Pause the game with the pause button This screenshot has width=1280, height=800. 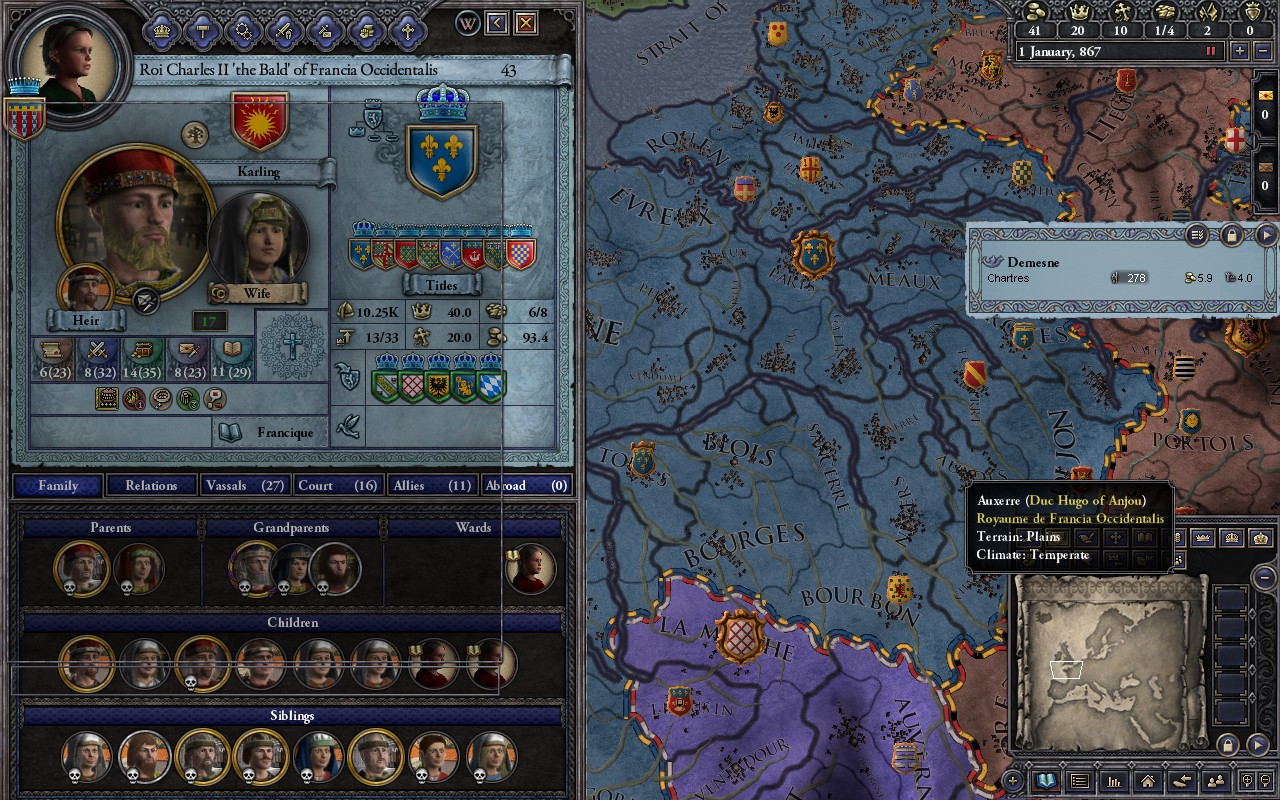click(1210, 51)
